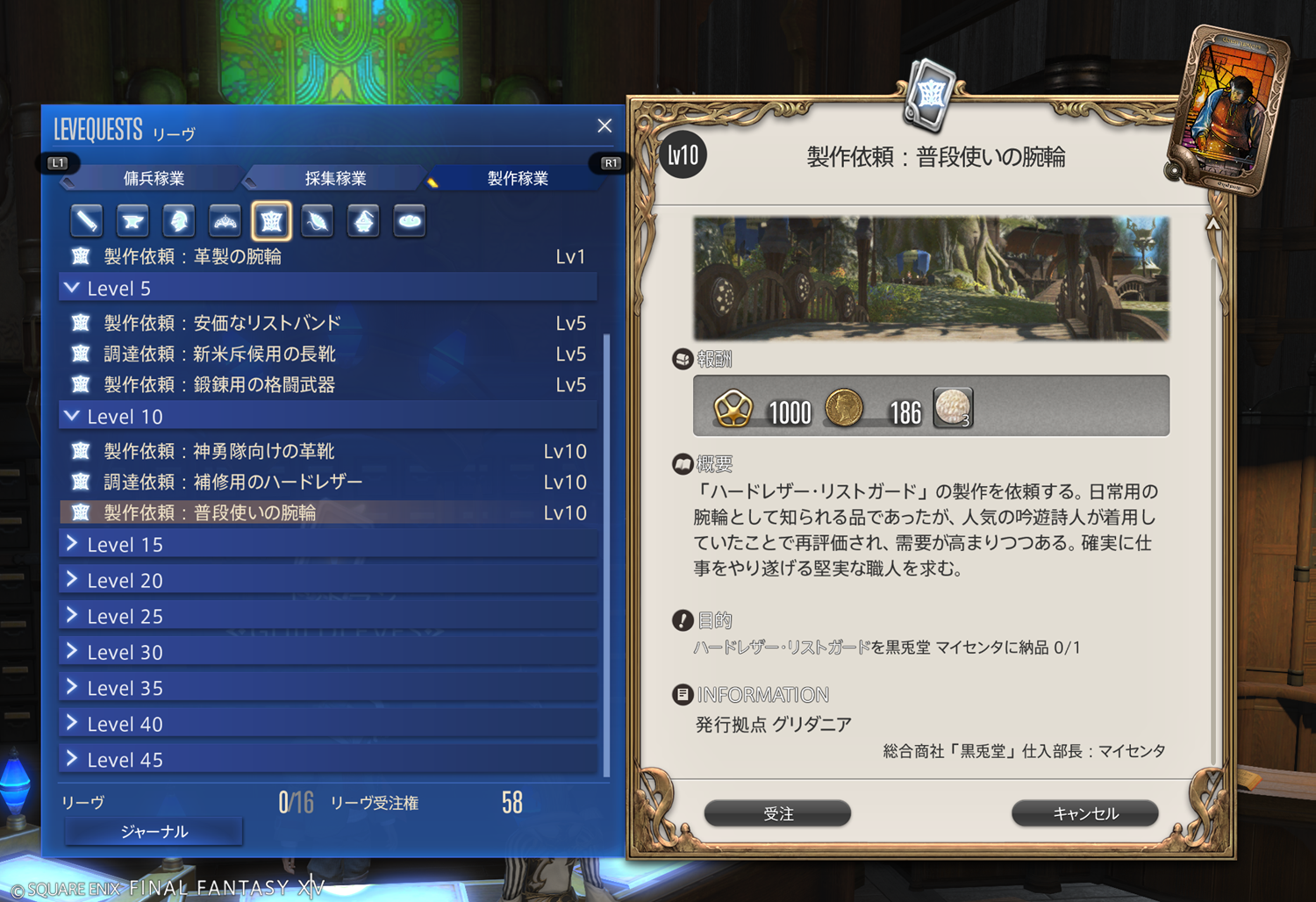Open the 採集稼業 tab
1316x902 pixels.
(x=335, y=178)
